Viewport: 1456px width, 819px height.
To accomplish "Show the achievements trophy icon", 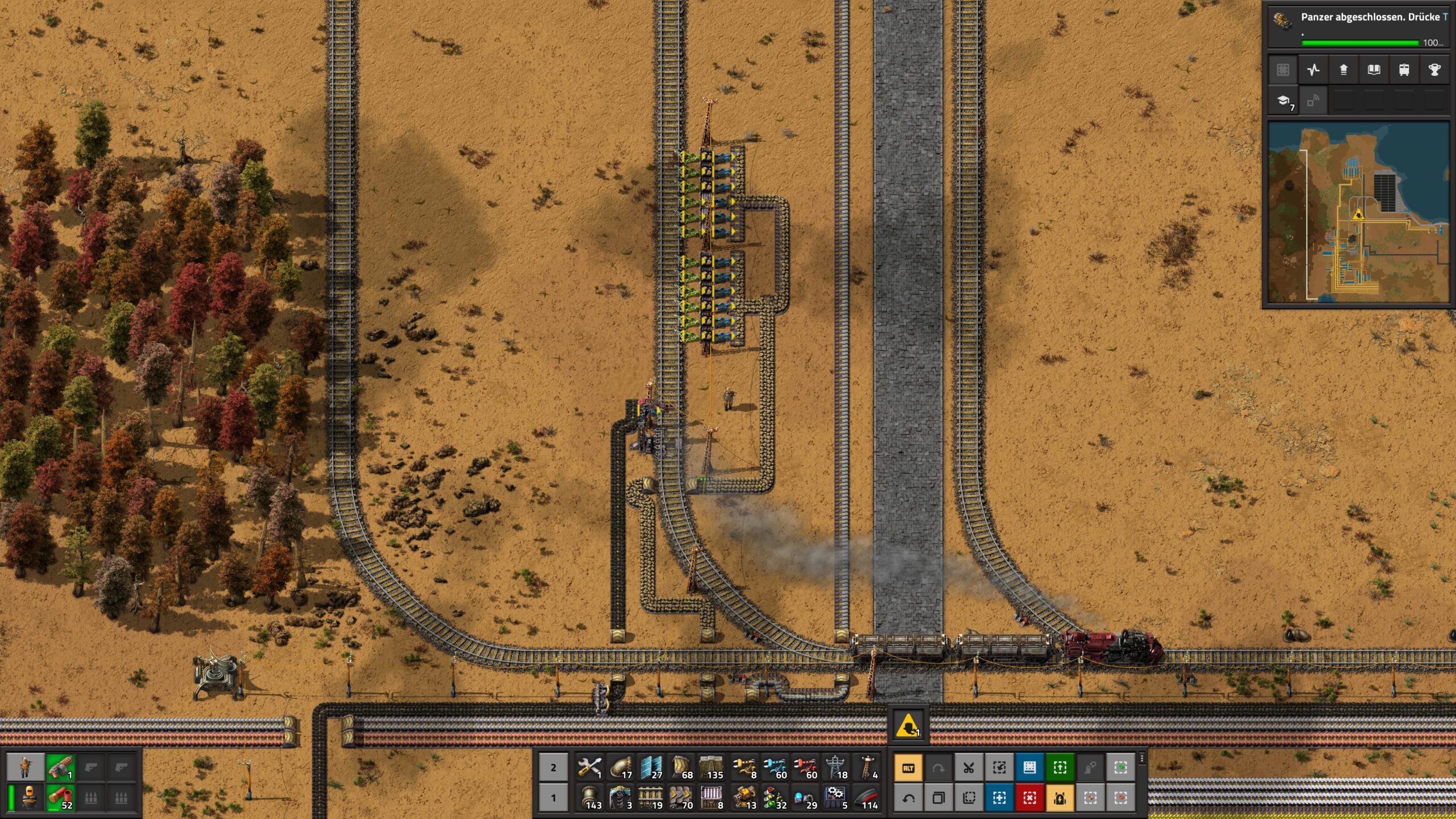I will [x=1434, y=70].
